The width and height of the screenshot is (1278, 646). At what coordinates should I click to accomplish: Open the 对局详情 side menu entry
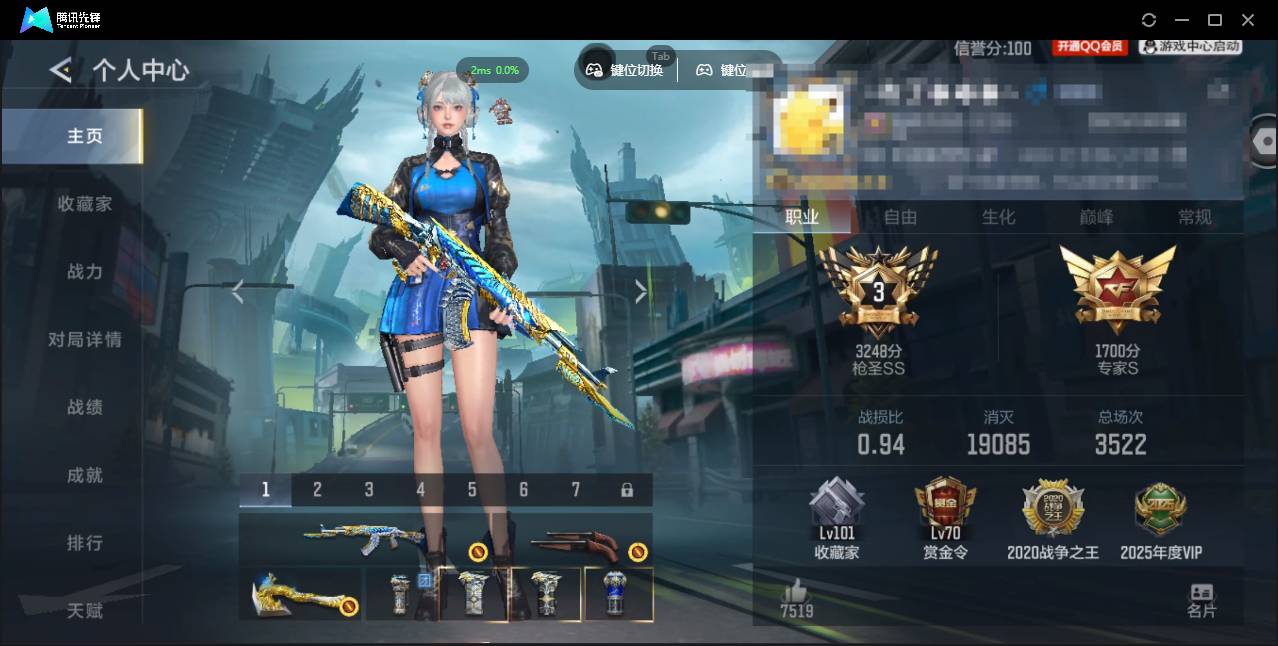85,340
